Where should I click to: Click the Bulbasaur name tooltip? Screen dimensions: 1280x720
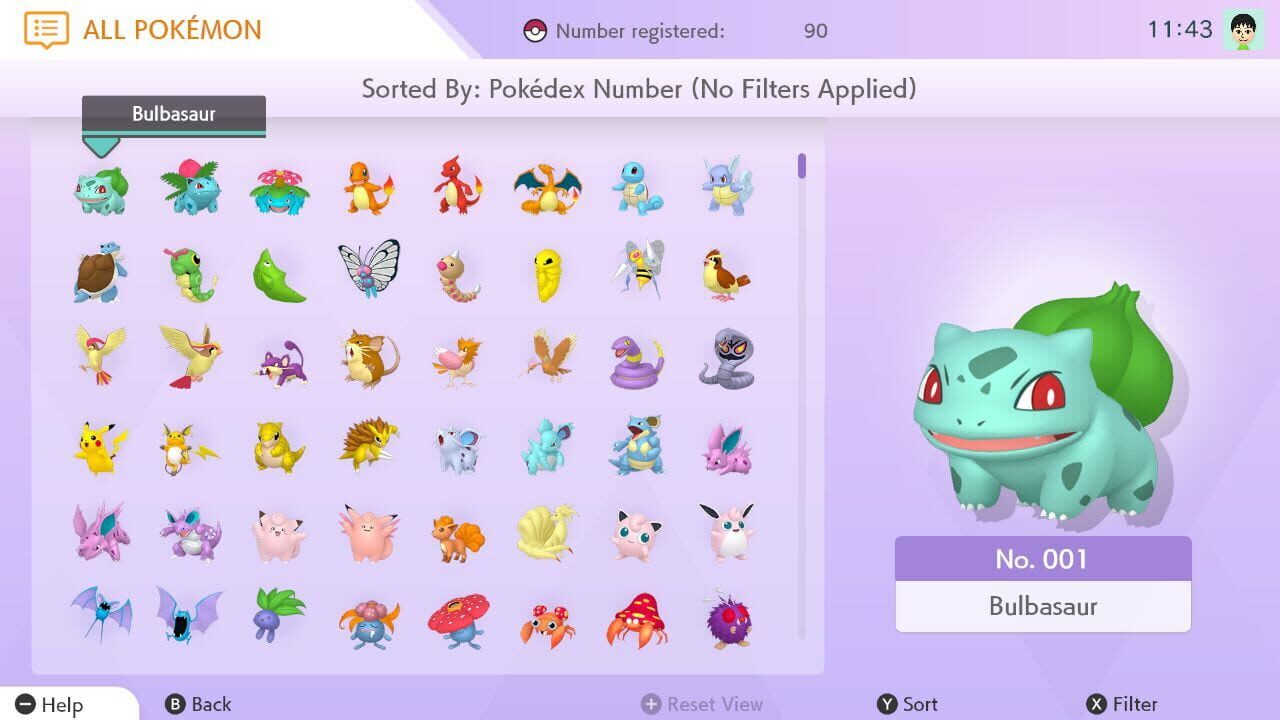tap(172, 113)
